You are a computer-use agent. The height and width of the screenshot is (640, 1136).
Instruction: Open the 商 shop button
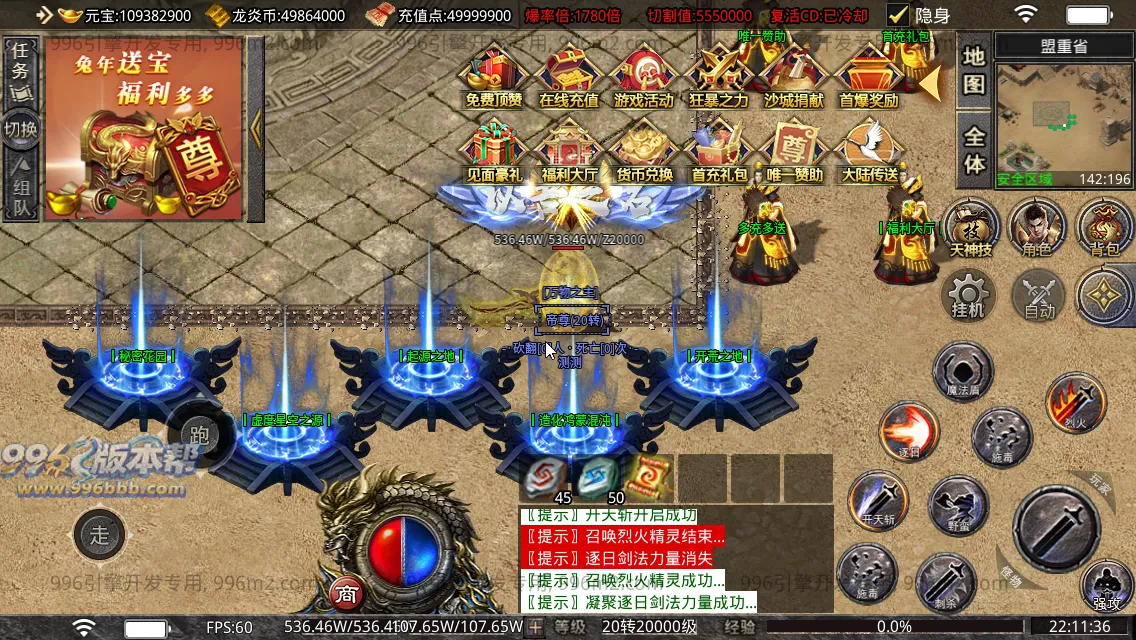(346, 594)
